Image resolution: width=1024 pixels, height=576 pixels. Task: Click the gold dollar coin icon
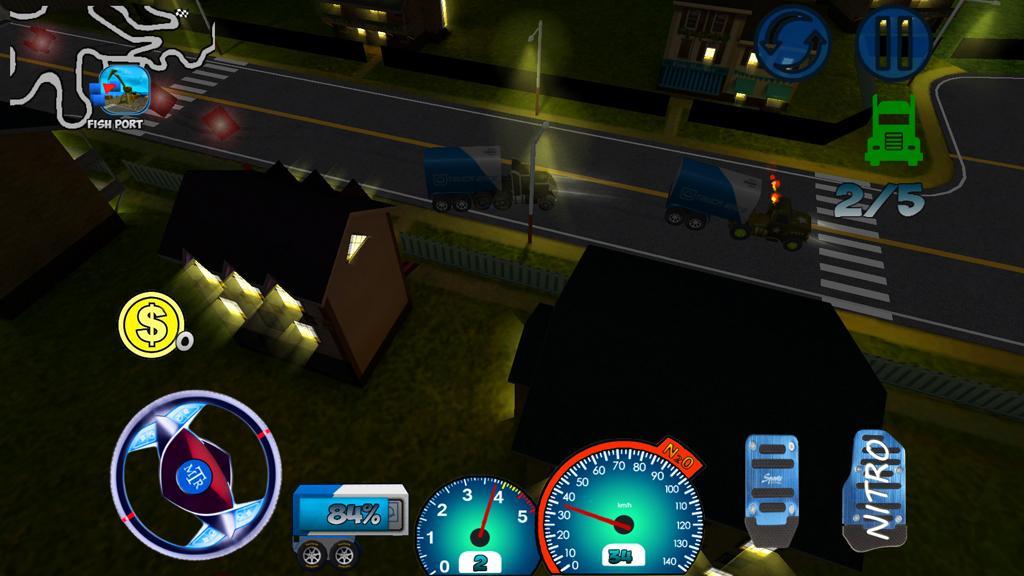150,324
